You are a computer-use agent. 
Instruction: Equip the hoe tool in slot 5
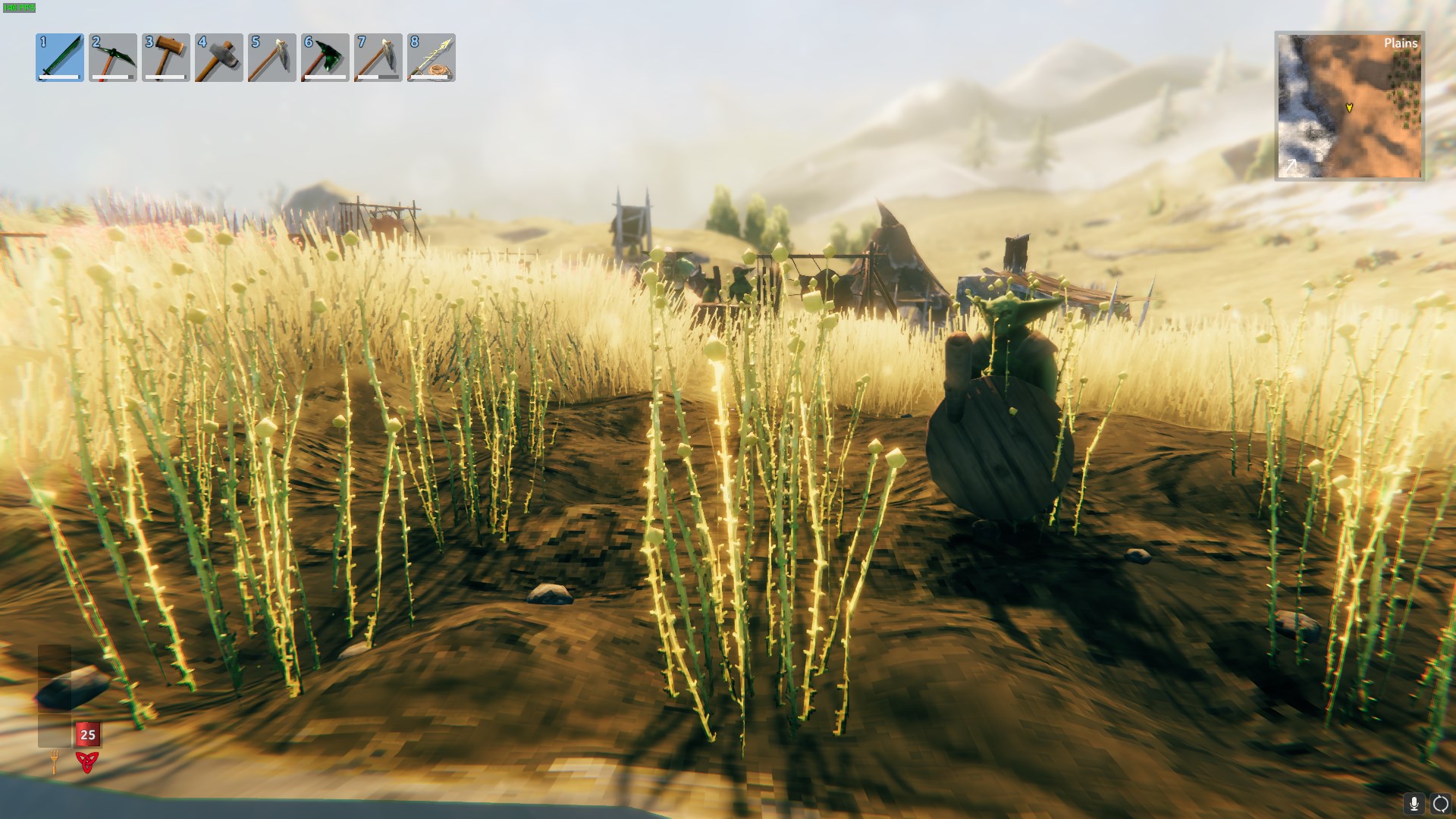point(272,58)
